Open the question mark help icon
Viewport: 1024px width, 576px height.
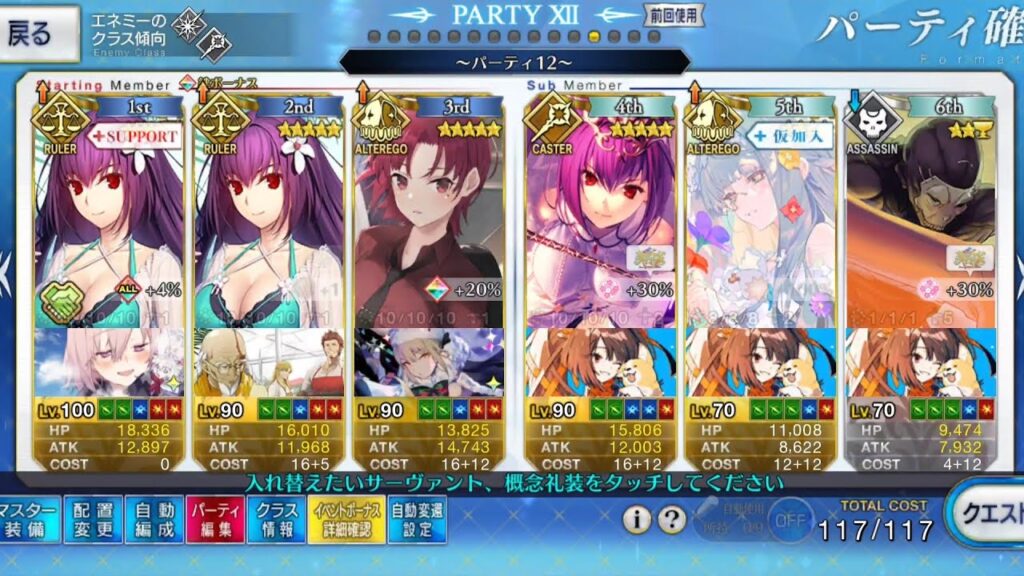[673, 520]
